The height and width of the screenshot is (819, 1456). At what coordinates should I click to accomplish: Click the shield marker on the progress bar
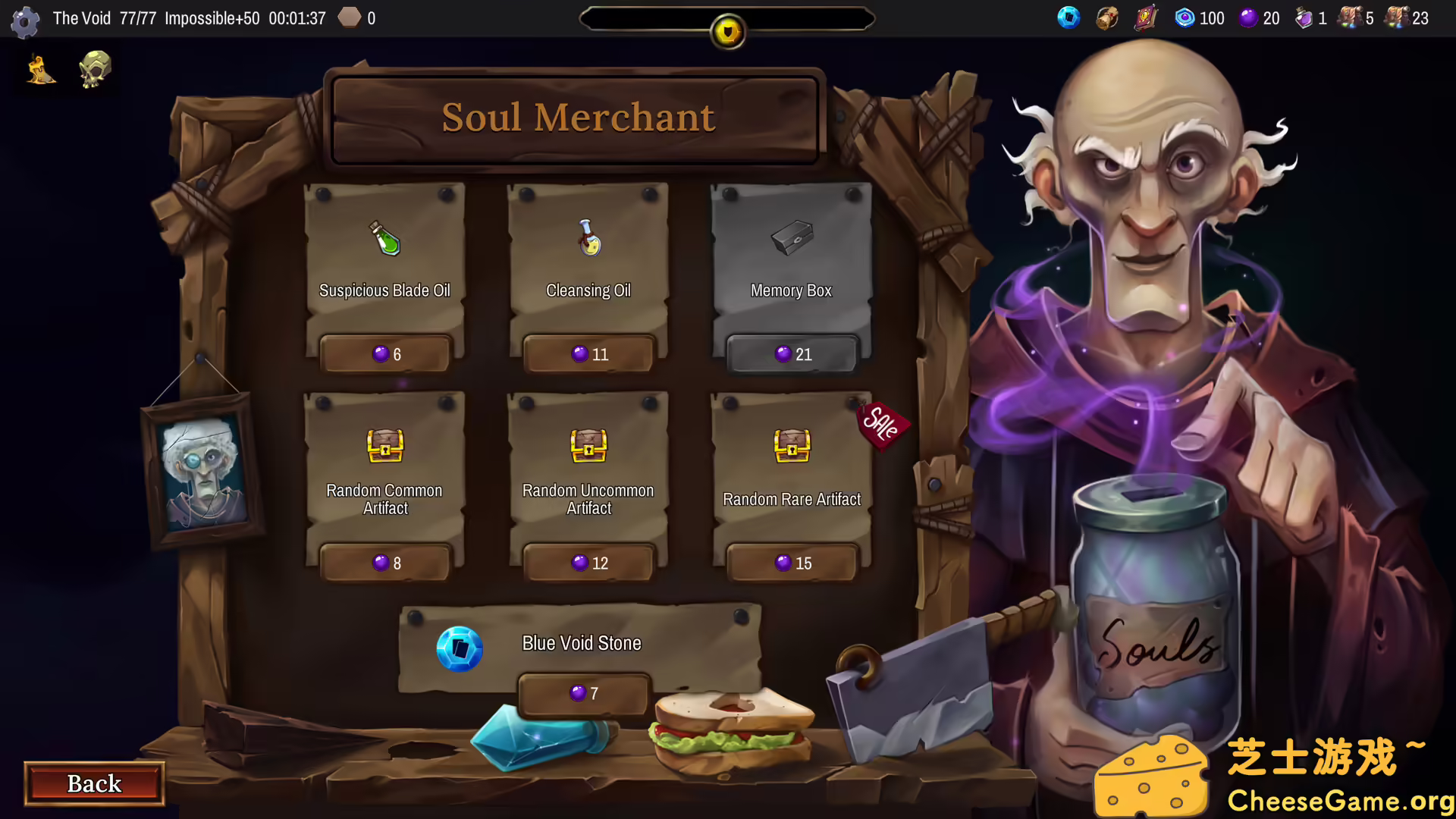[726, 30]
